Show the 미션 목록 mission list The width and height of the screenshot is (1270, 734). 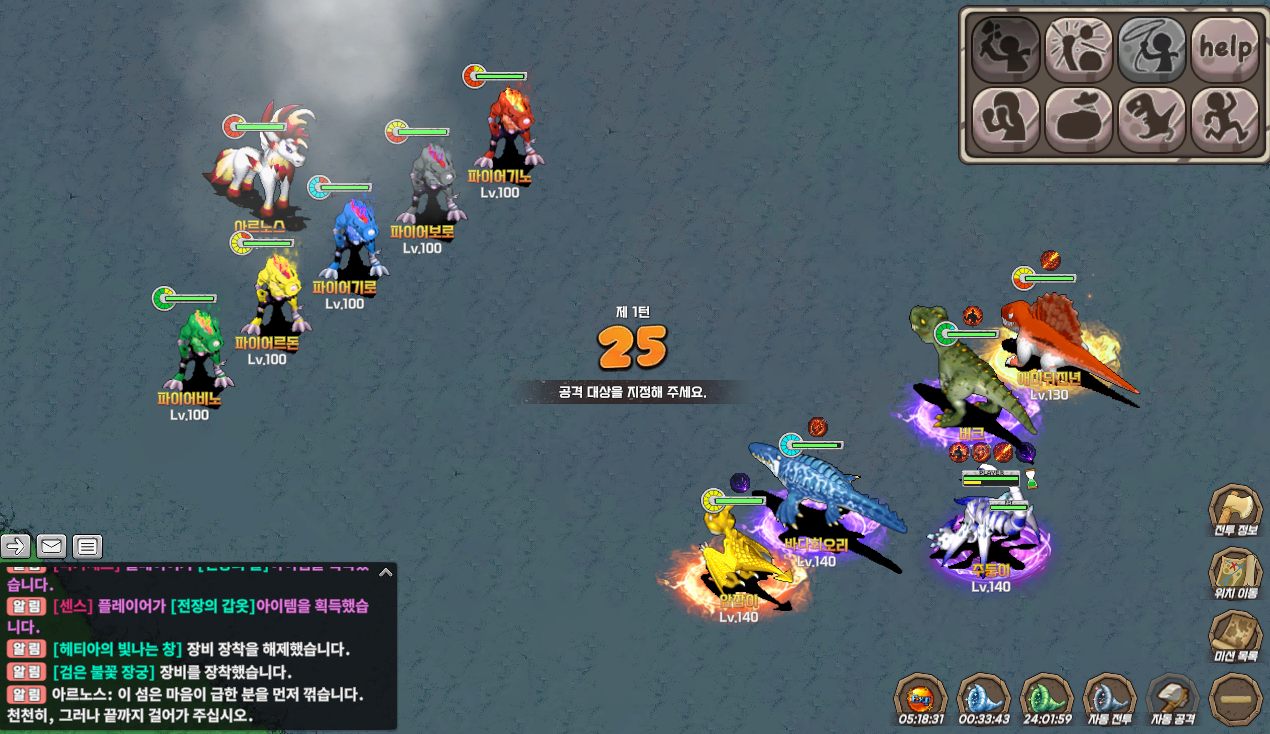[x=1236, y=638]
